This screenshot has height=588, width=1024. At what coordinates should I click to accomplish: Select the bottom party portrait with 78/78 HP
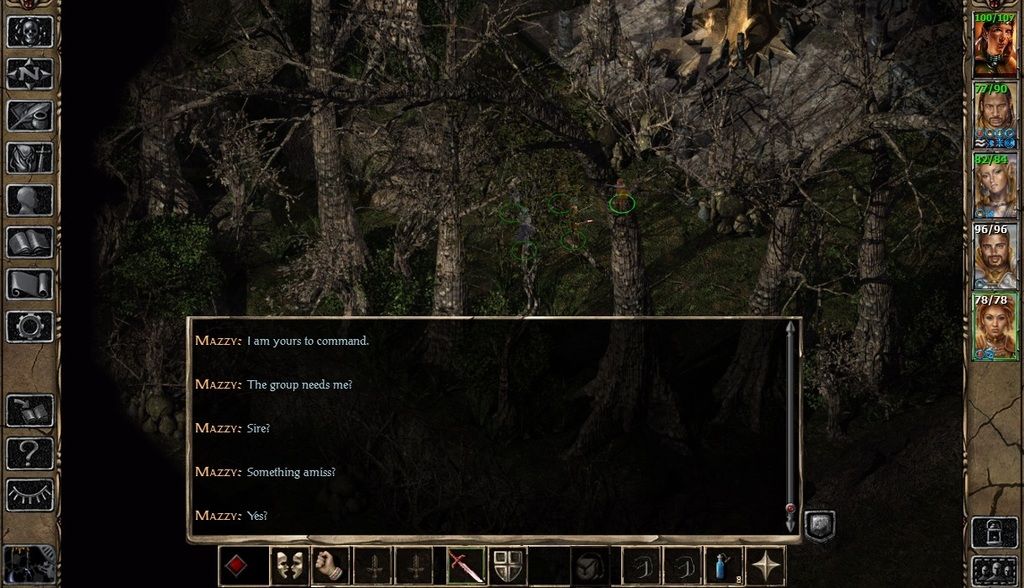[x=995, y=328]
